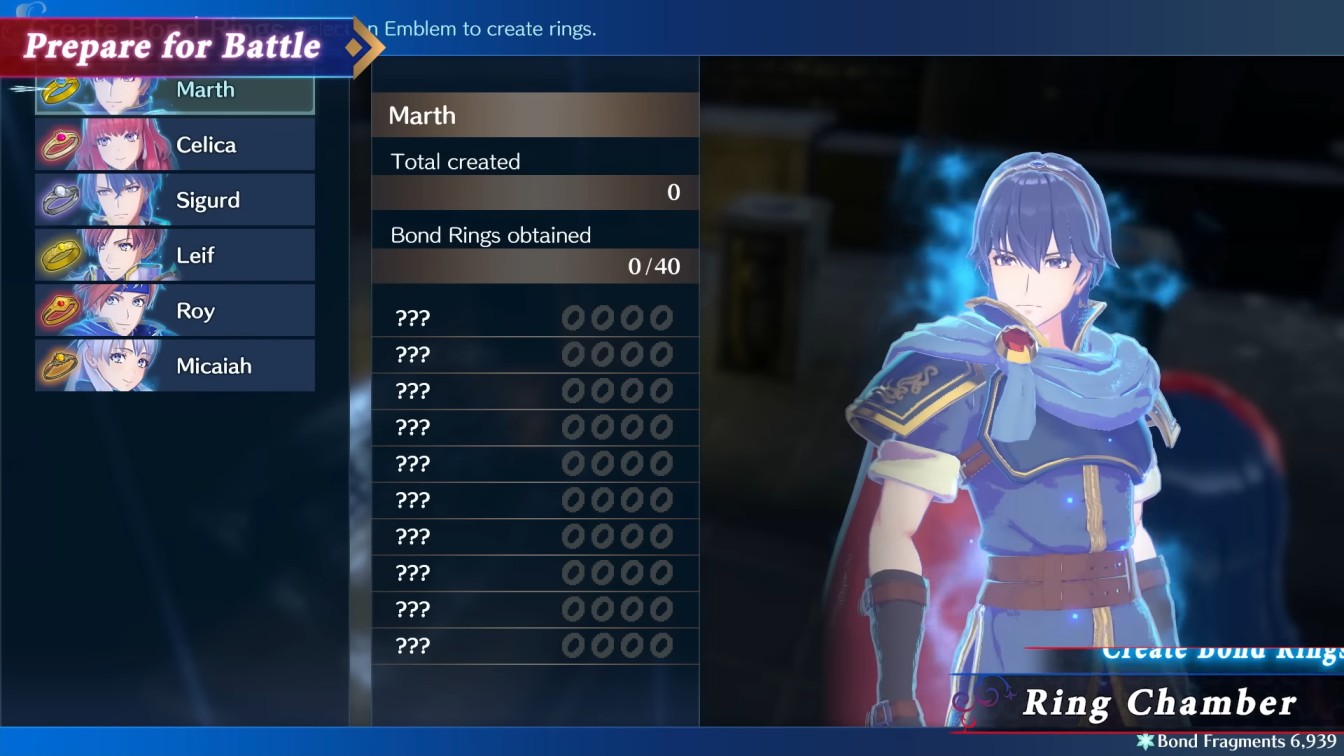Image resolution: width=1344 pixels, height=756 pixels.
Task: Select the Marth emblem entry
Action: pyautogui.click(x=205, y=89)
